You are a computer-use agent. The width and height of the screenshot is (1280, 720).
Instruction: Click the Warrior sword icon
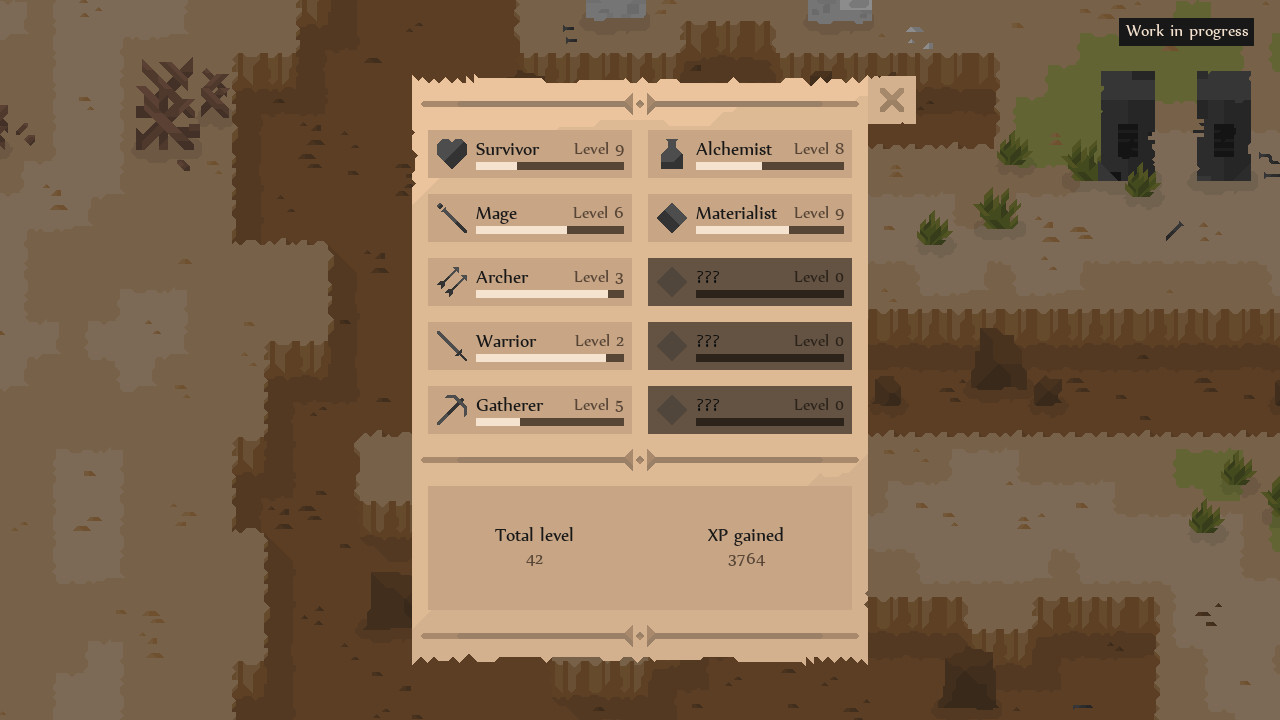pyautogui.click(x=452, y=346)
